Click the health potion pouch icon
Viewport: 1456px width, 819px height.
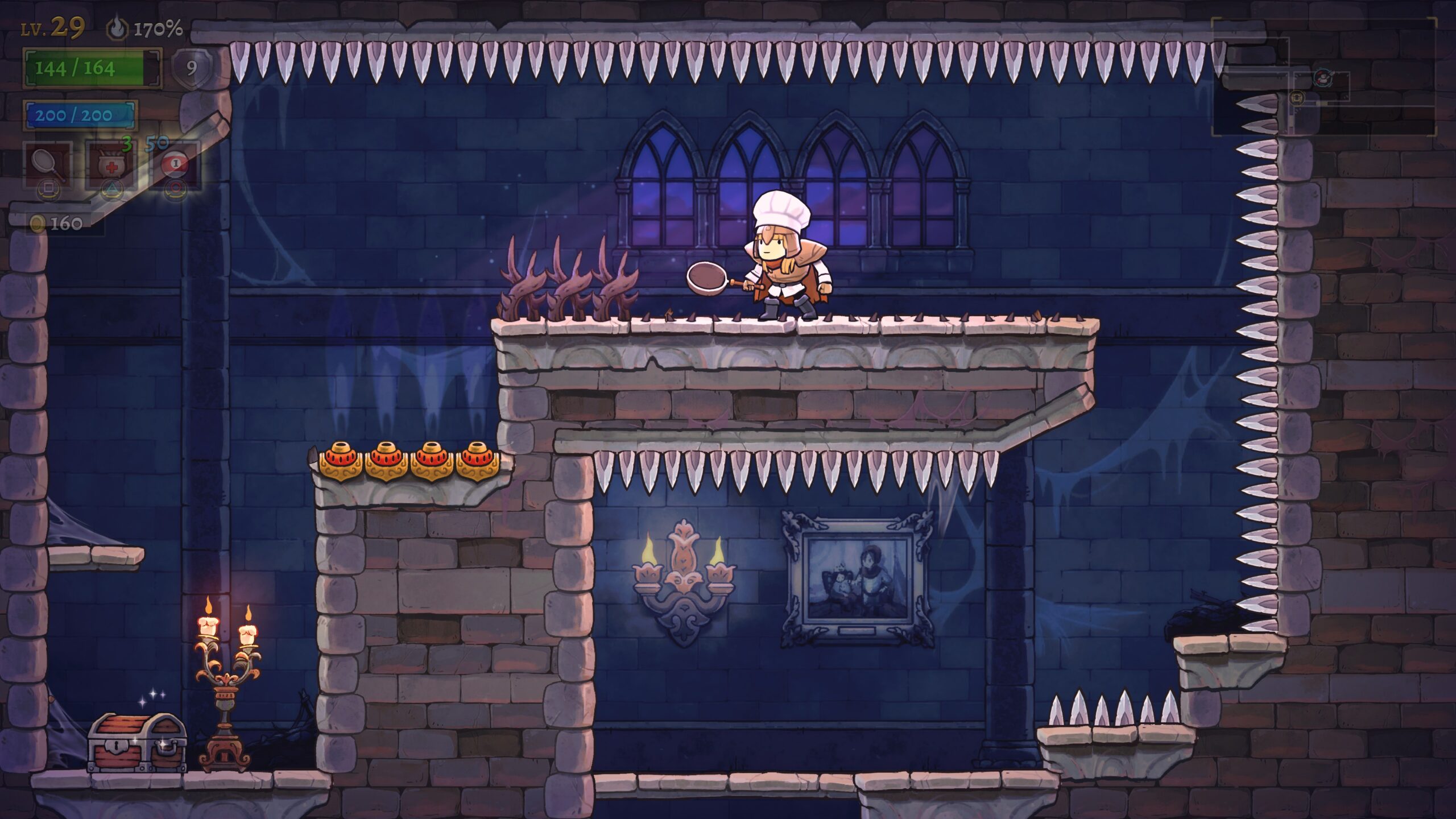(112, 164)
